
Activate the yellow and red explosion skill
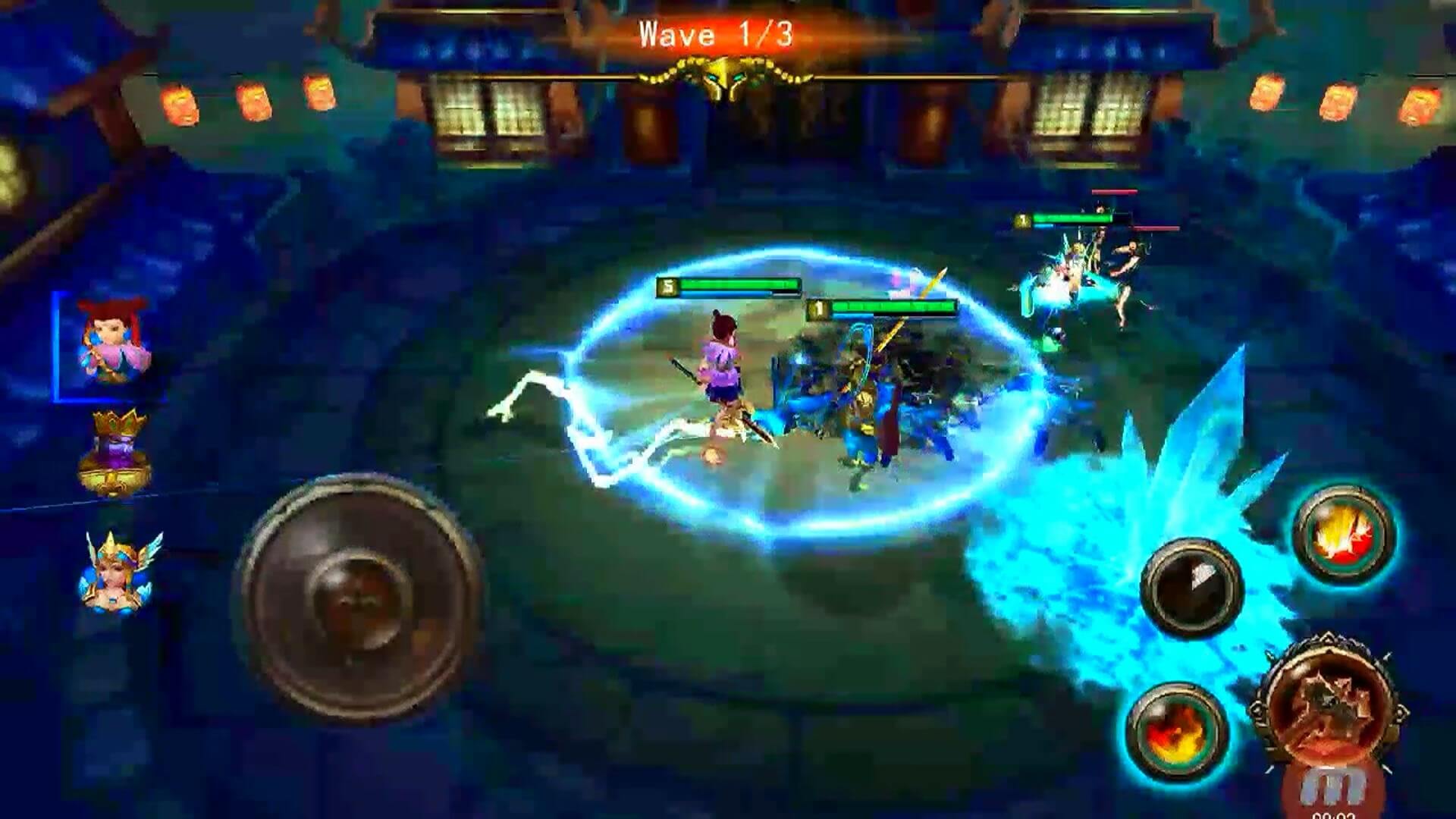click(x=1343, y=535)
